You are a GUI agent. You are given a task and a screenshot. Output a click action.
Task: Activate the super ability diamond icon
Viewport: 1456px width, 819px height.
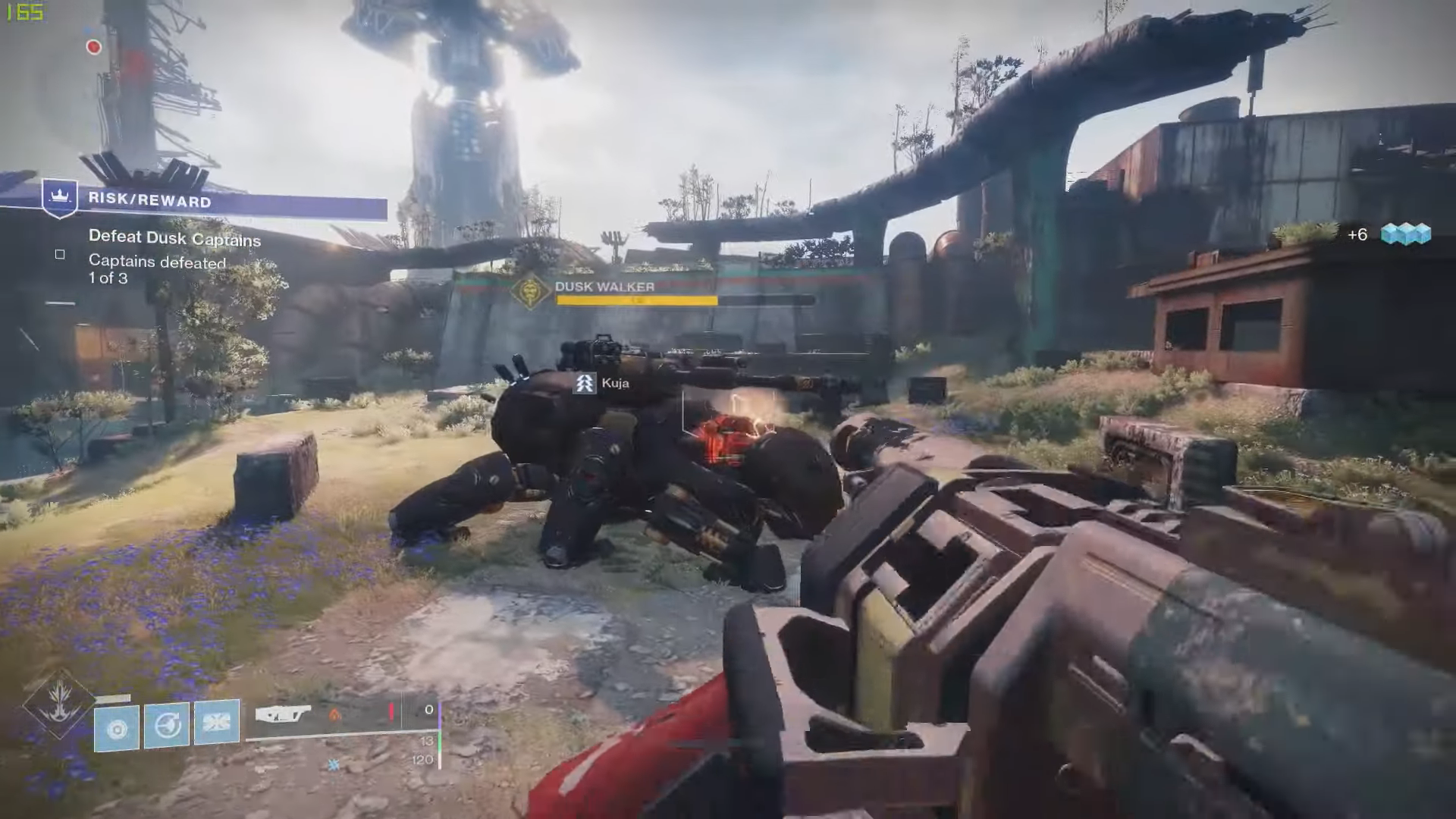click(x=59, y=703)
